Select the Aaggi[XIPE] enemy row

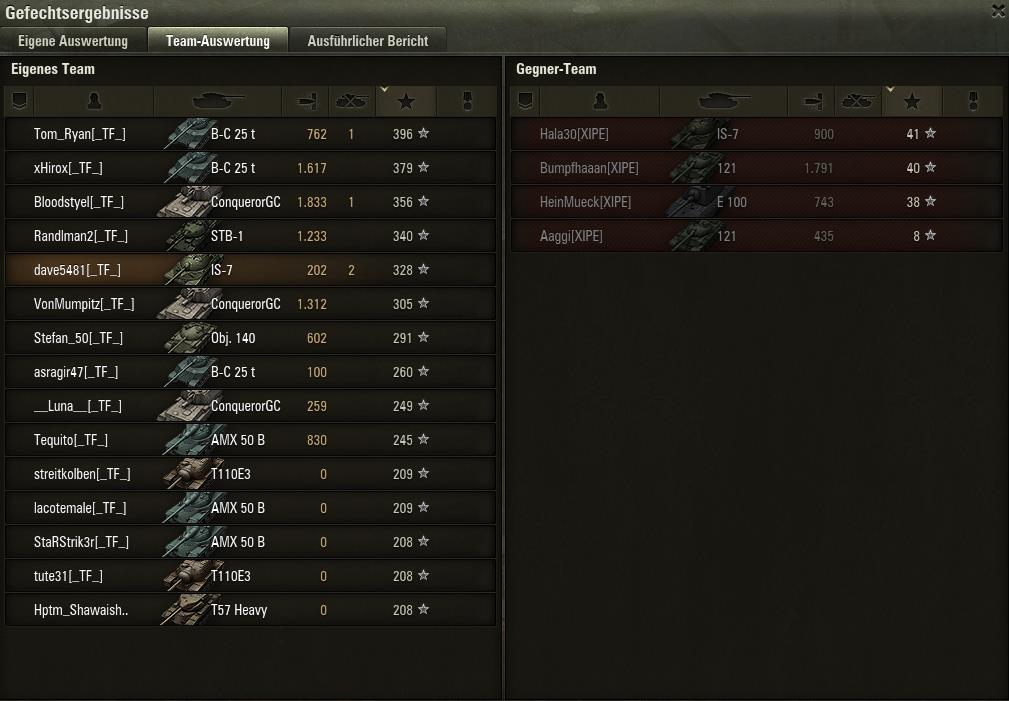pos(755,236)
